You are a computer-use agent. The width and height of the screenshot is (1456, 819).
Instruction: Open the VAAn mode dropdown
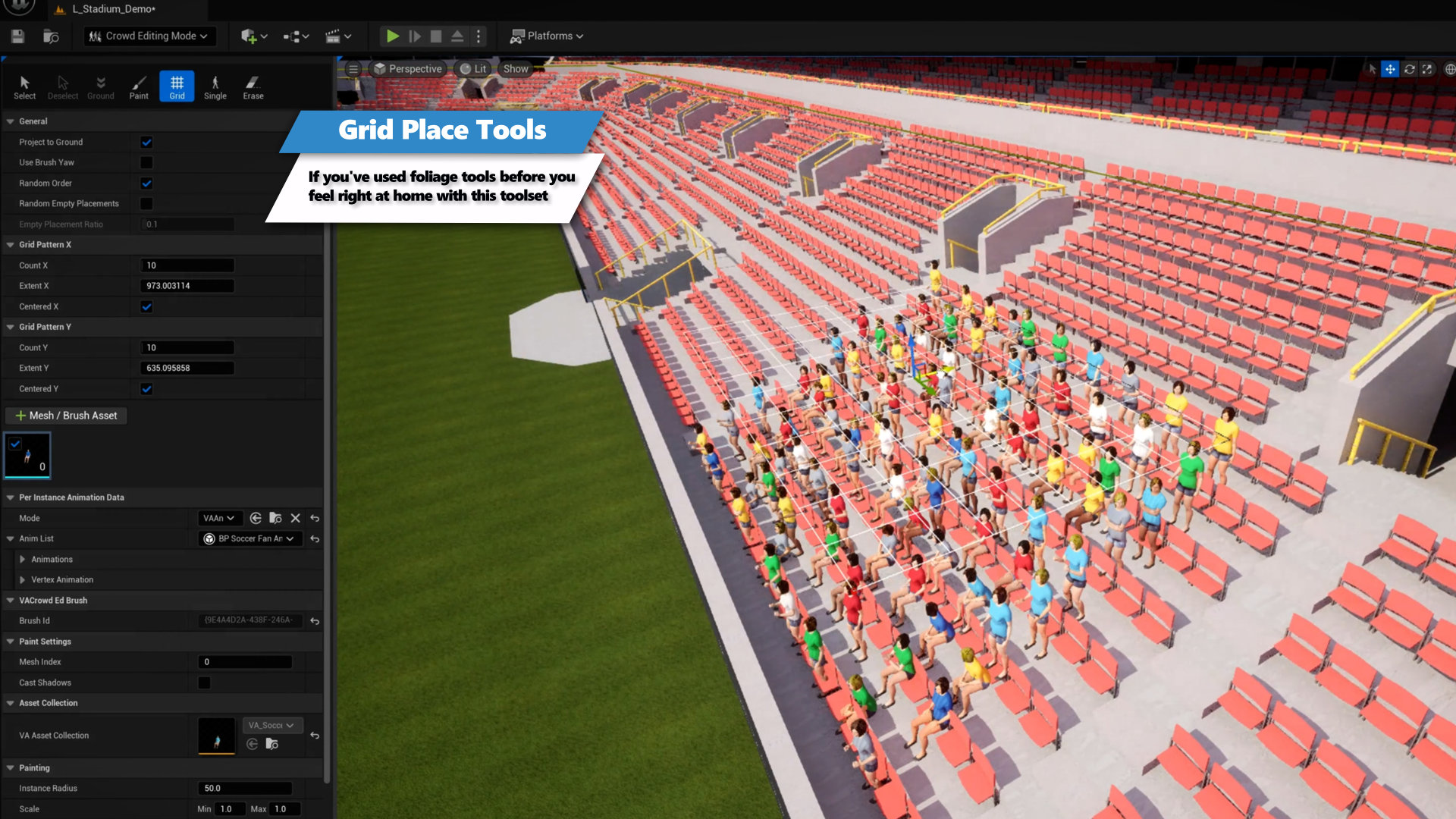pos(218,518)
